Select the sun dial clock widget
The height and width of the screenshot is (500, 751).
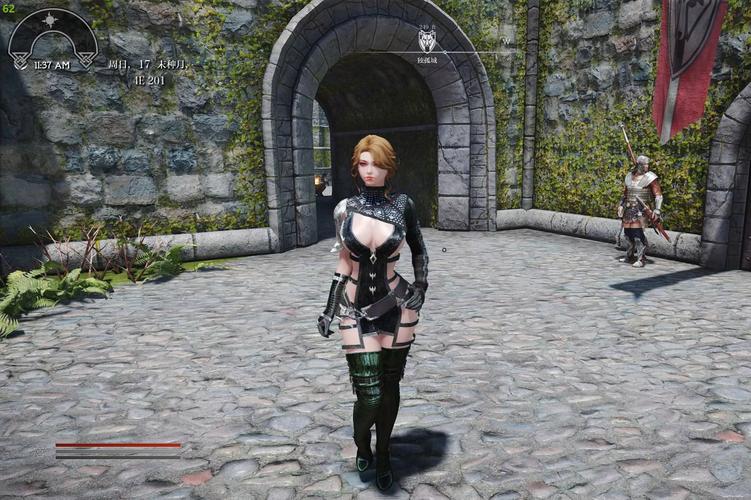52,38
